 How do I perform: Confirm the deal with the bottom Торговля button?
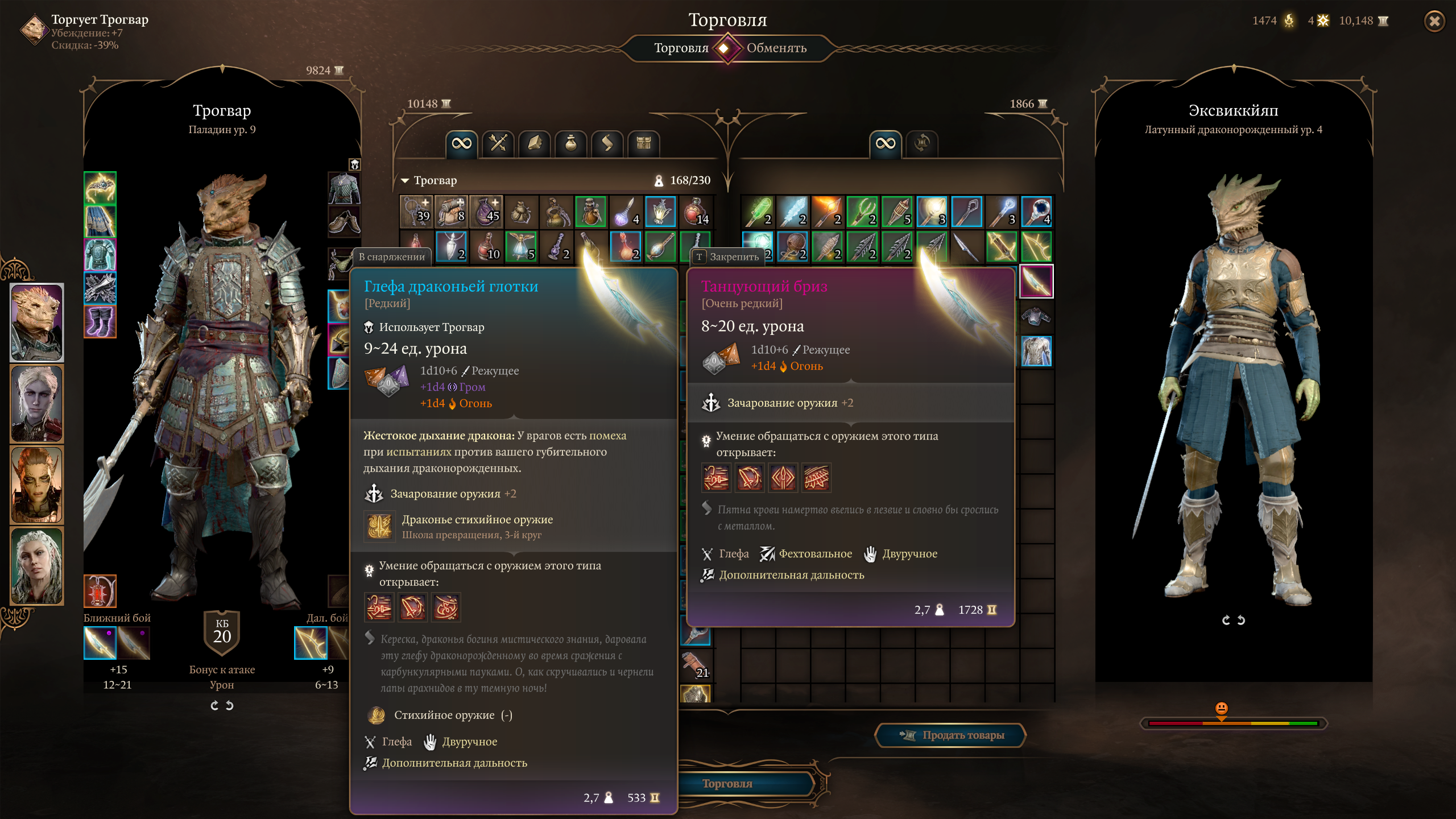pyautogui.click(x=727, y=784)
